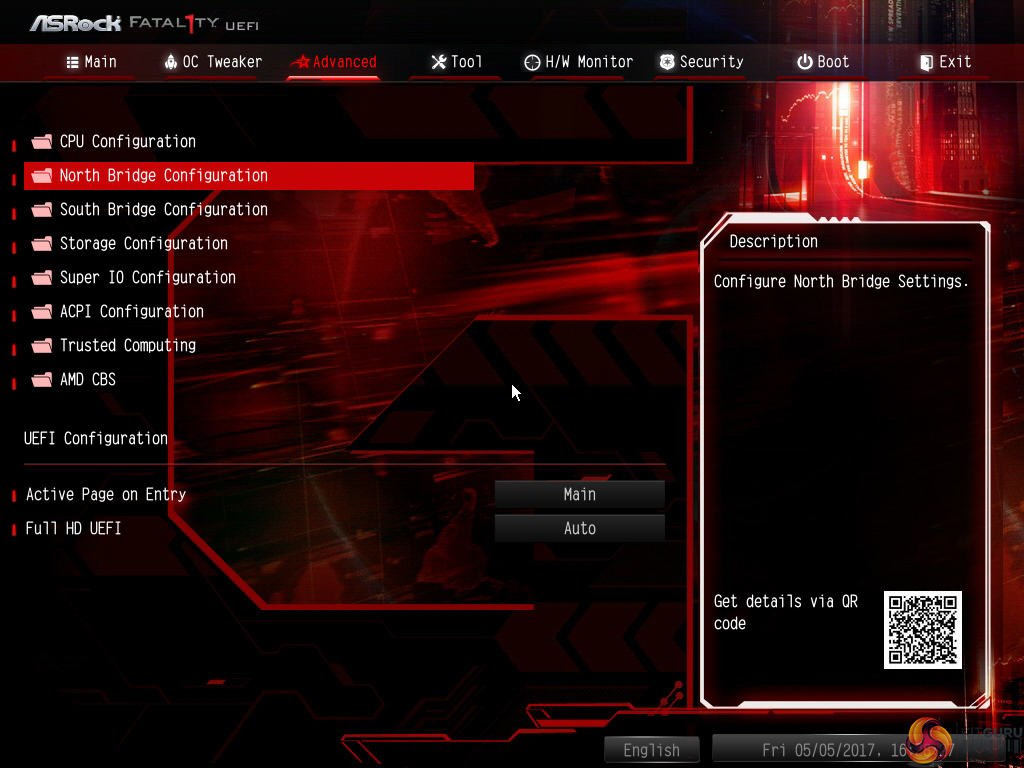This screenshot has width=1024, height=768.
Task: Go to the Tool tab
Action: click(457, 62)
